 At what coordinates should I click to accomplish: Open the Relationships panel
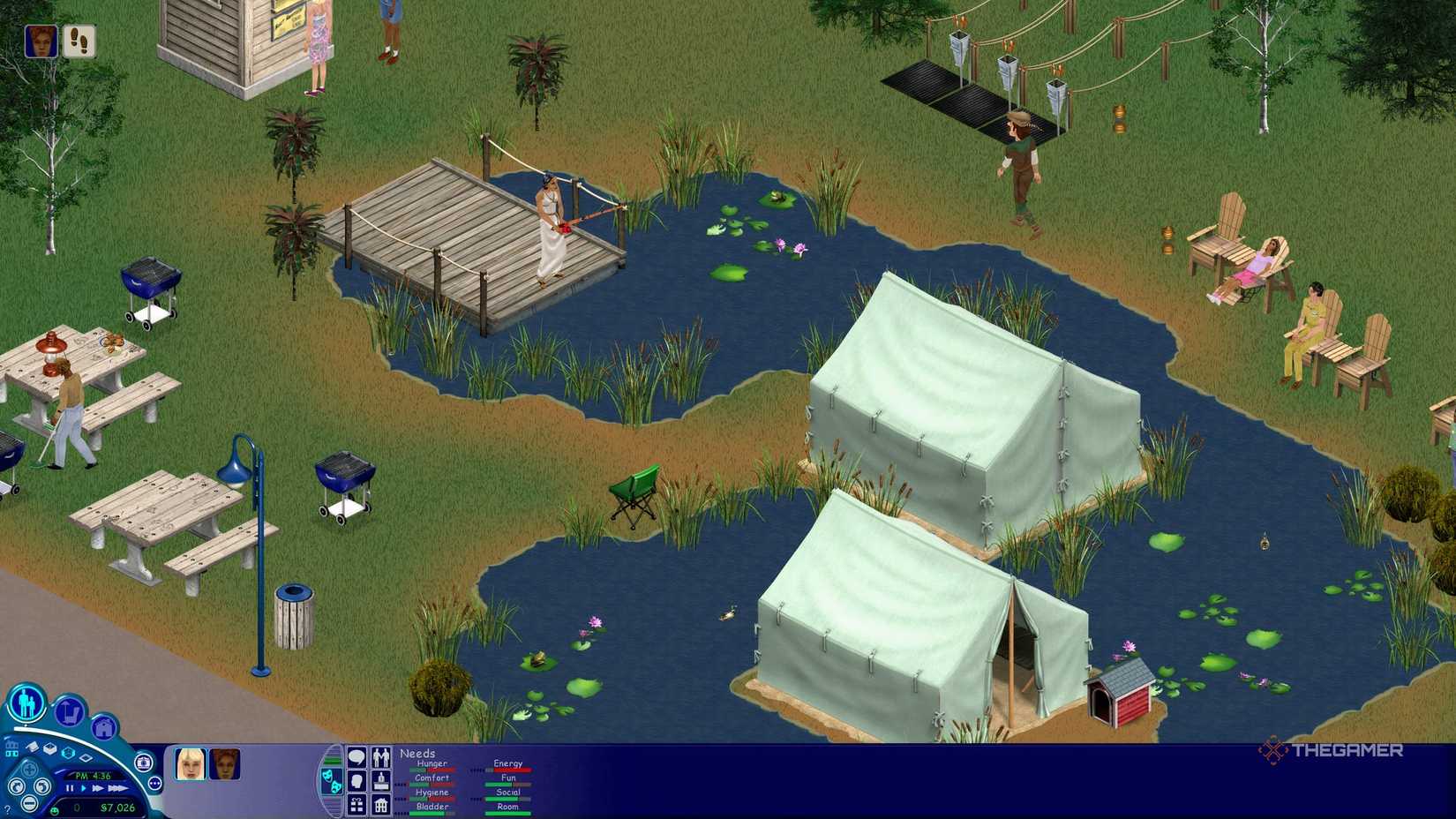click(x=382, y=758)
